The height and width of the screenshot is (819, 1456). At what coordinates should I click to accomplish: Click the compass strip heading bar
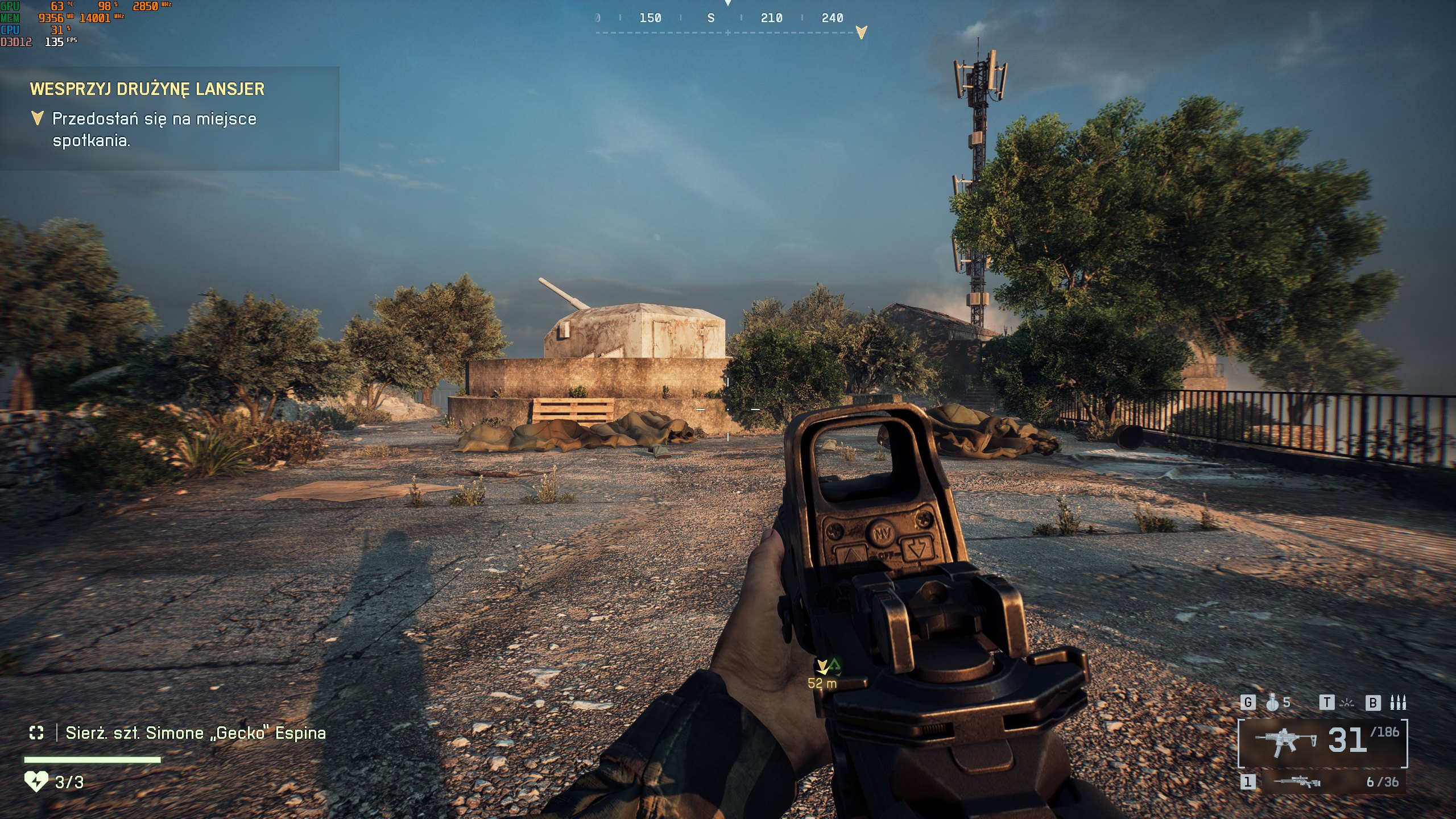tap(727, 19)
